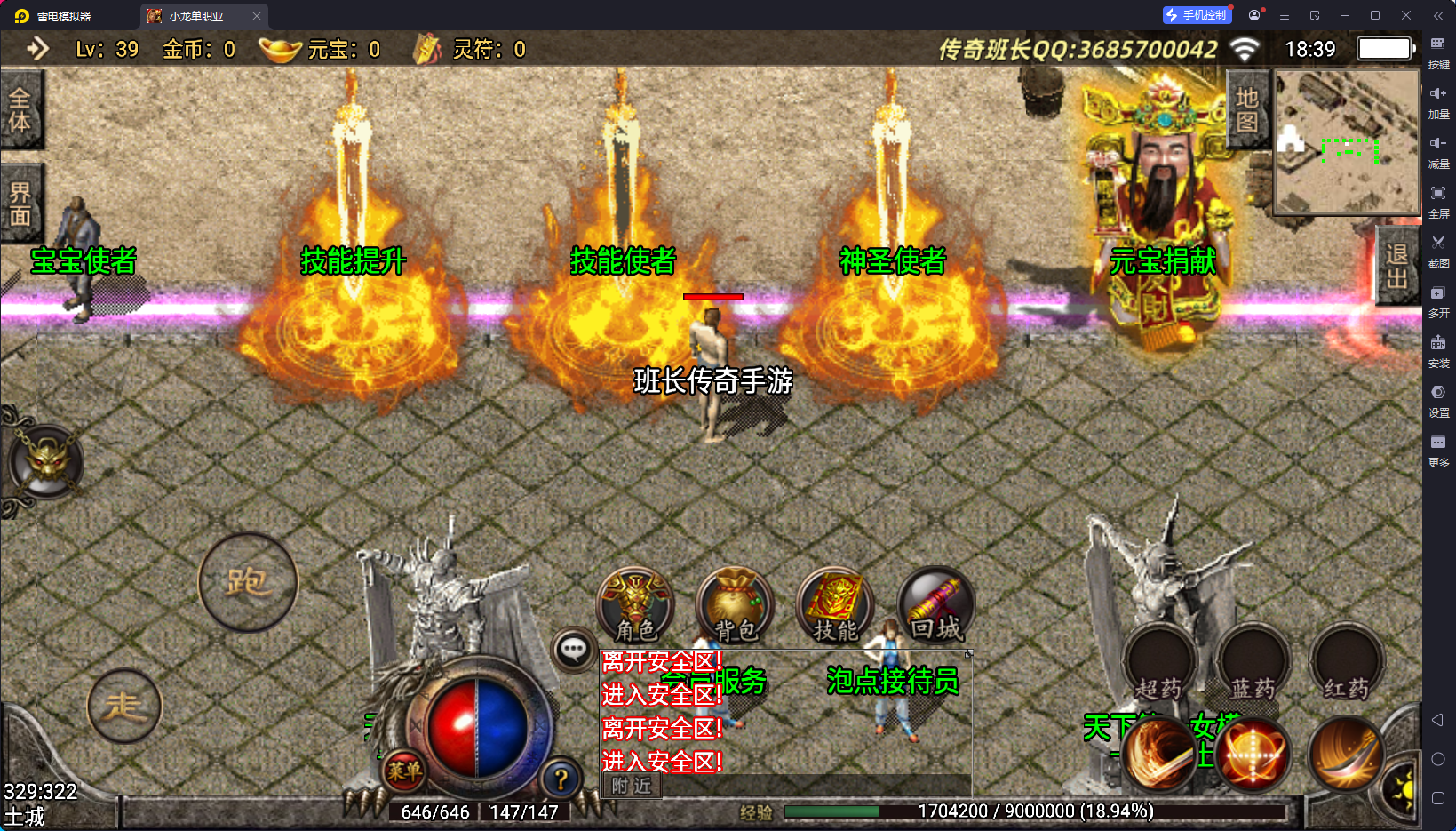1456x831 pixels.
Task: Click the minimap in the corner
Action: 1347,142
